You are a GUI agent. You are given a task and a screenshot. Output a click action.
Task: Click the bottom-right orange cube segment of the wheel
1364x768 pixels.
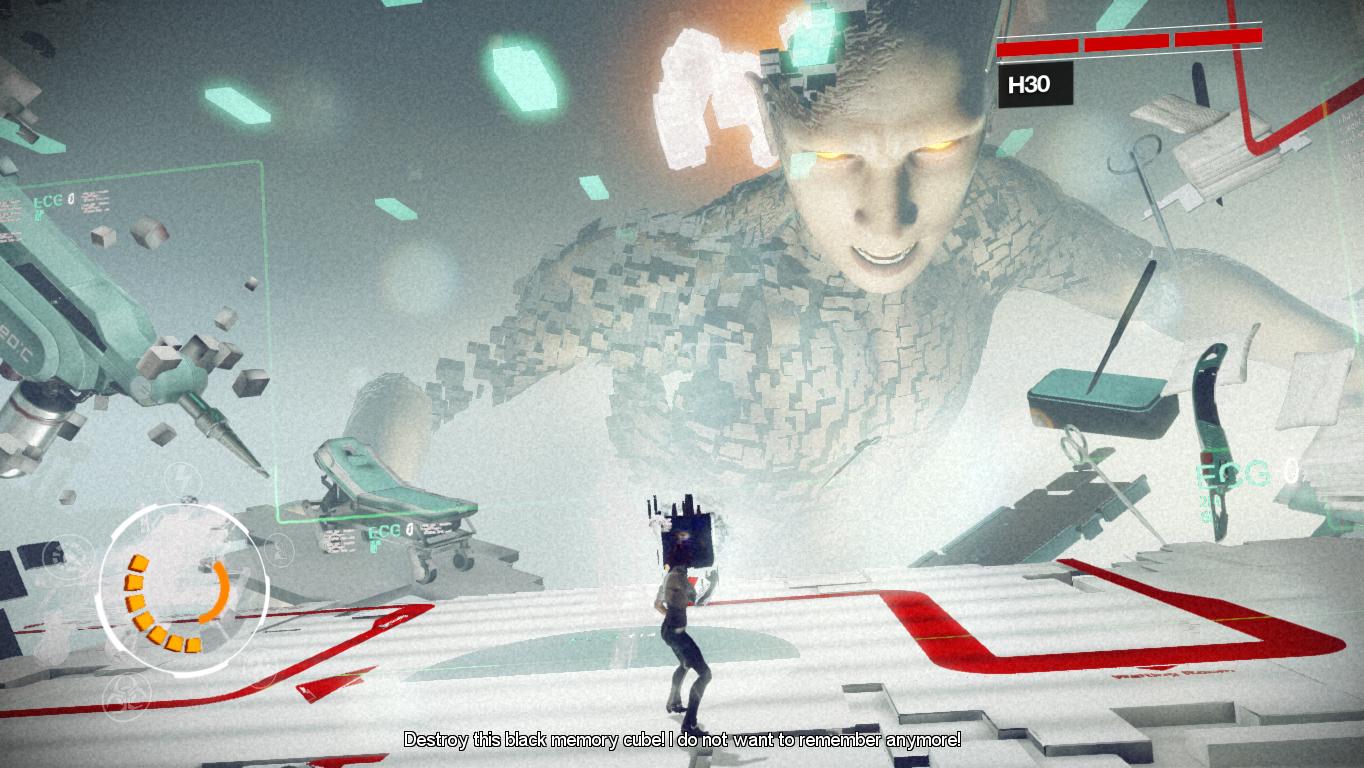[195, 642]
